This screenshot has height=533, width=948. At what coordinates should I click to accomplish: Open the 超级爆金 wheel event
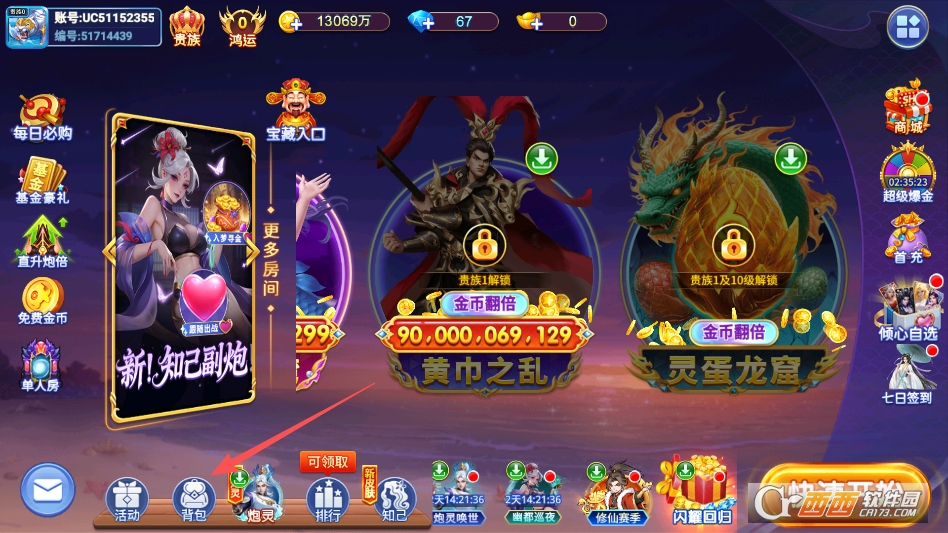pyautogui.click(x=906, y=175)
